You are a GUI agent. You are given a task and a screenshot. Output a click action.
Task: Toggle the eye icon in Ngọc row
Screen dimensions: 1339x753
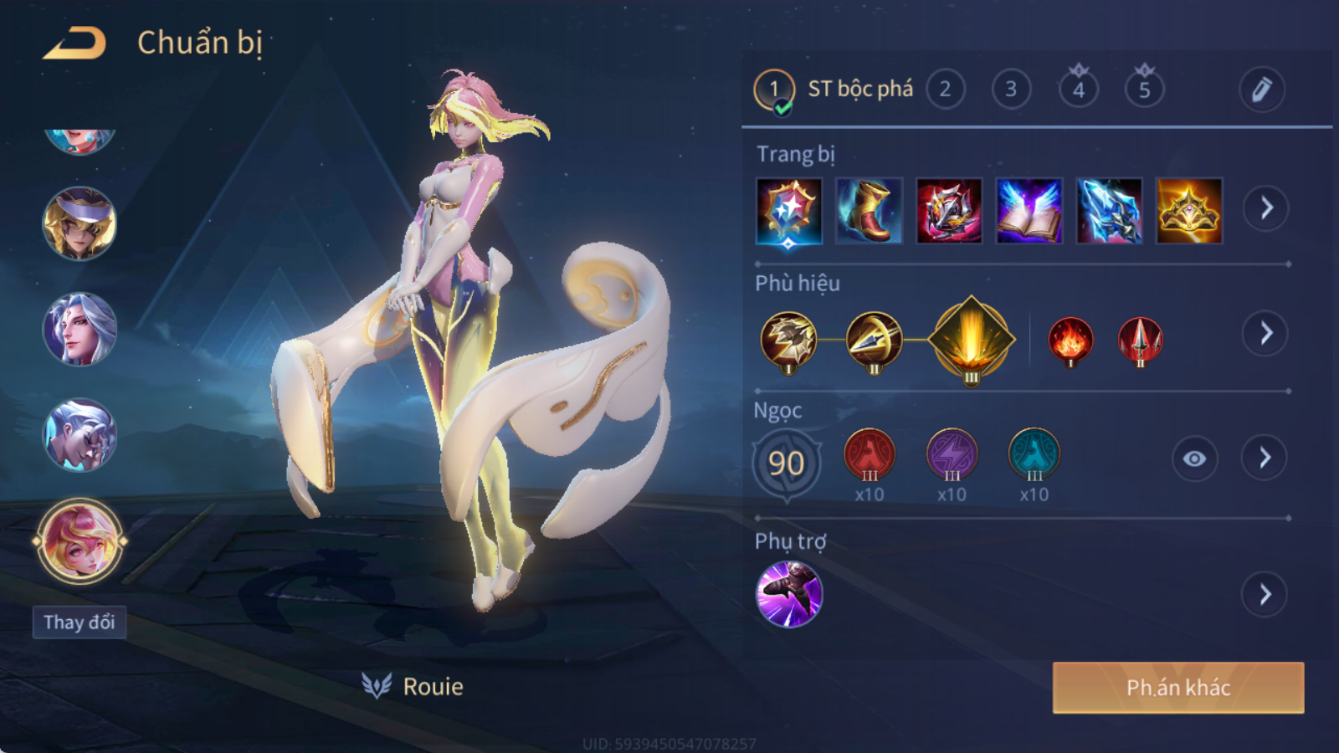click(x=1194, y=459)
